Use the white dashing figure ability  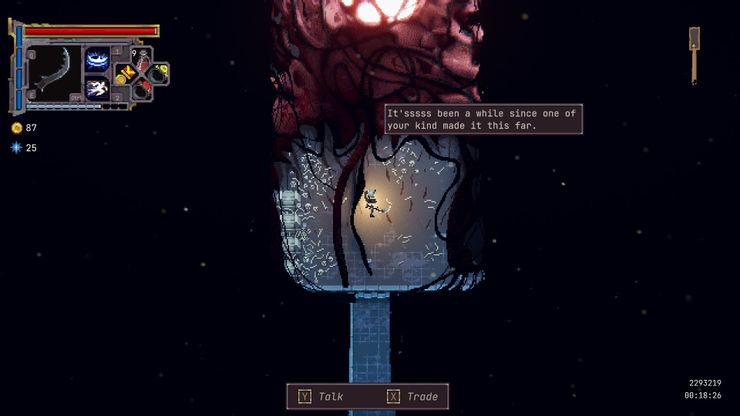98,88
